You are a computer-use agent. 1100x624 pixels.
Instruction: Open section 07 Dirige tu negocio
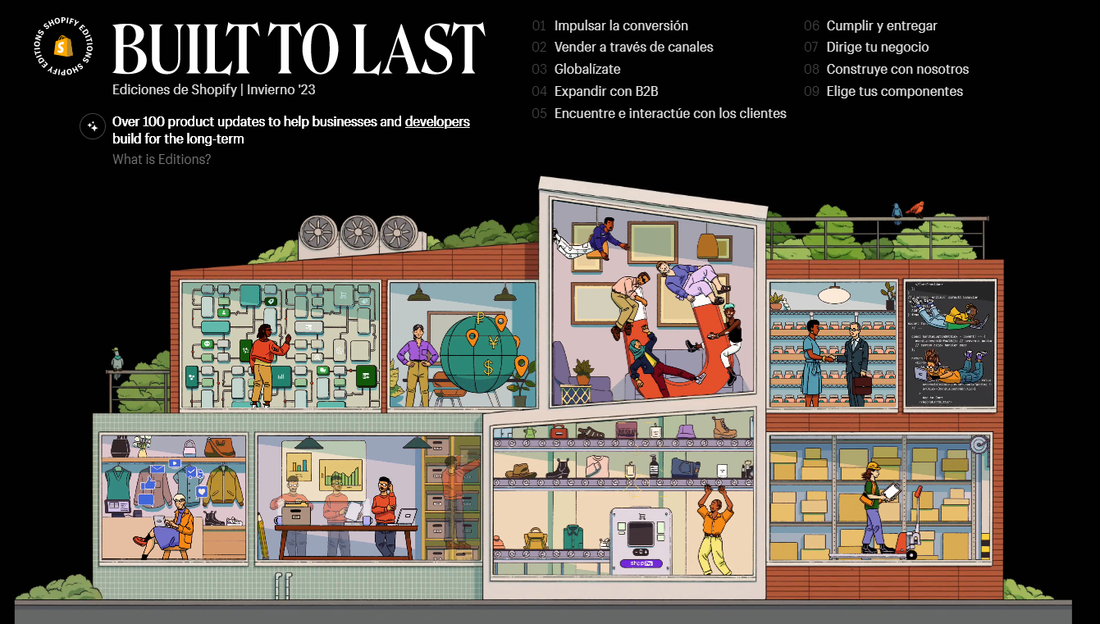coord(877,48)
